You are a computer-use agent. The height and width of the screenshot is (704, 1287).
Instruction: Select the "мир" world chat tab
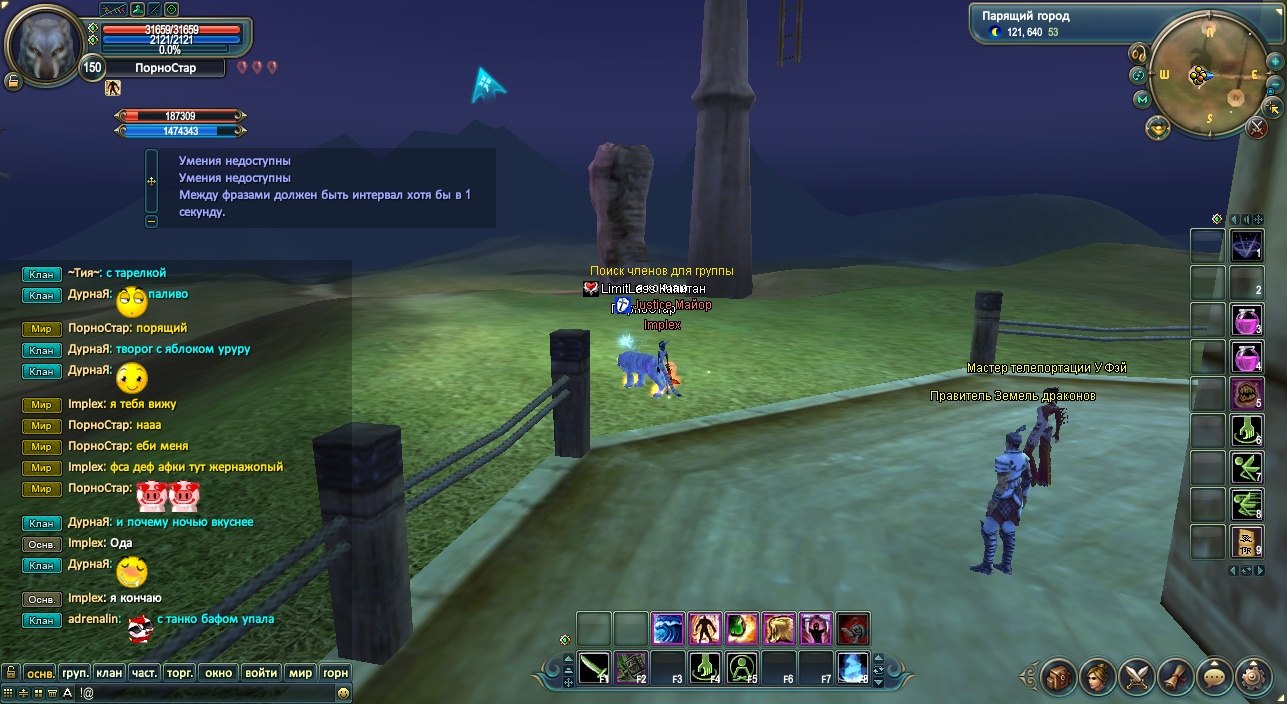pos(300,673)
